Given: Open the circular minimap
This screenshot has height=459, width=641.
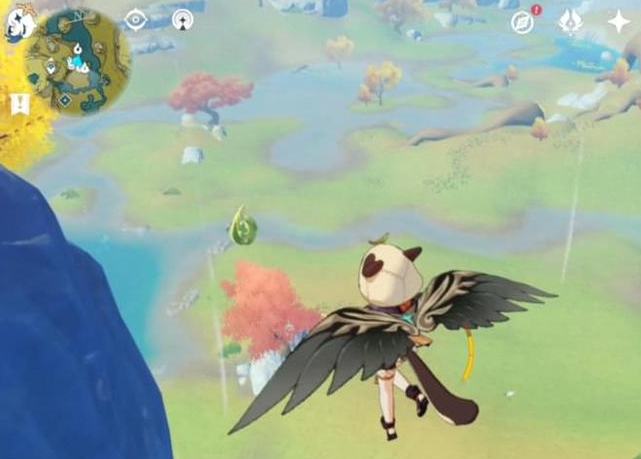Looking at the screenshot, I should [77, 62].
